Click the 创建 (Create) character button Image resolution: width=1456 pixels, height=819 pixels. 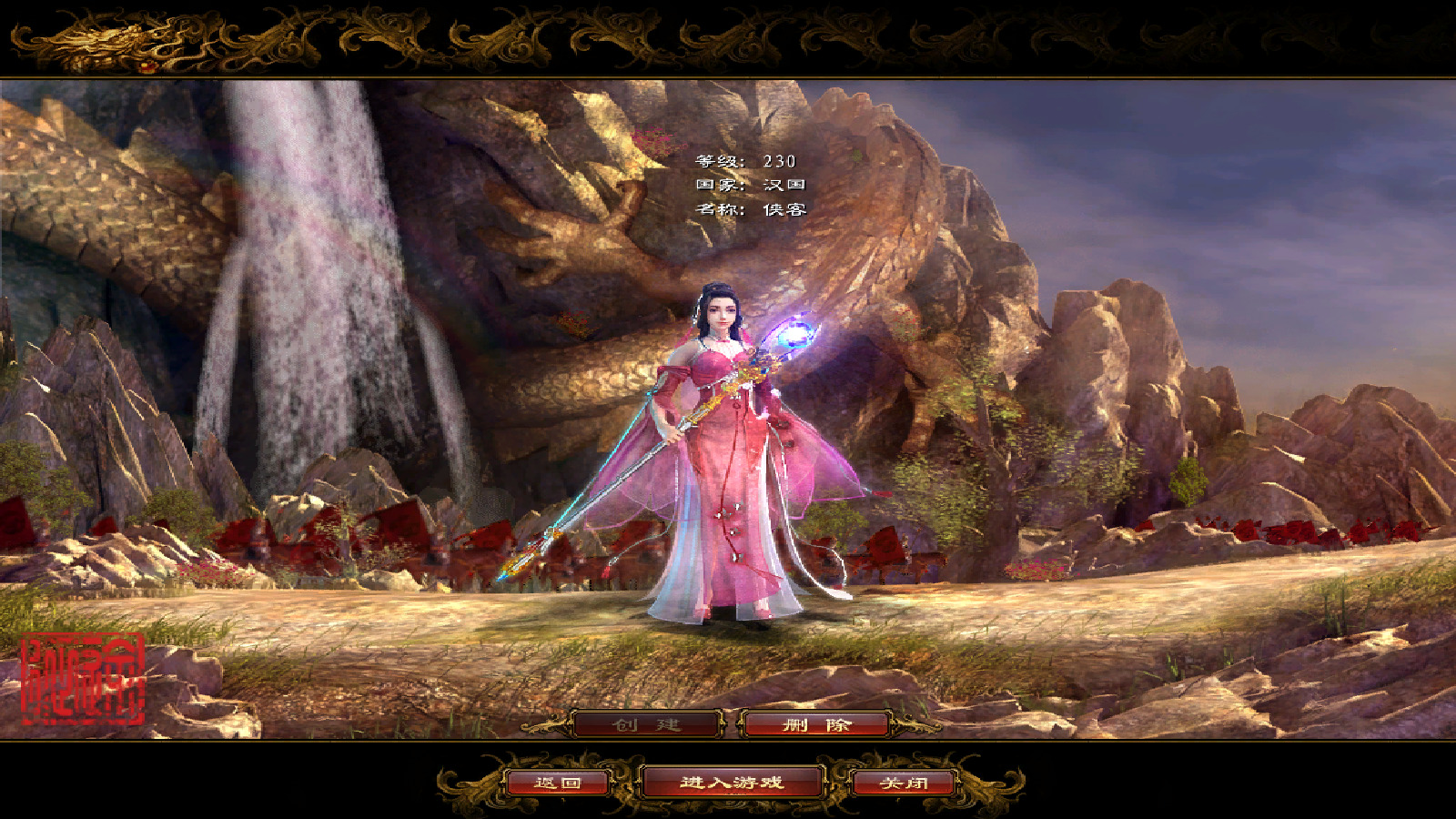[647, 724]
